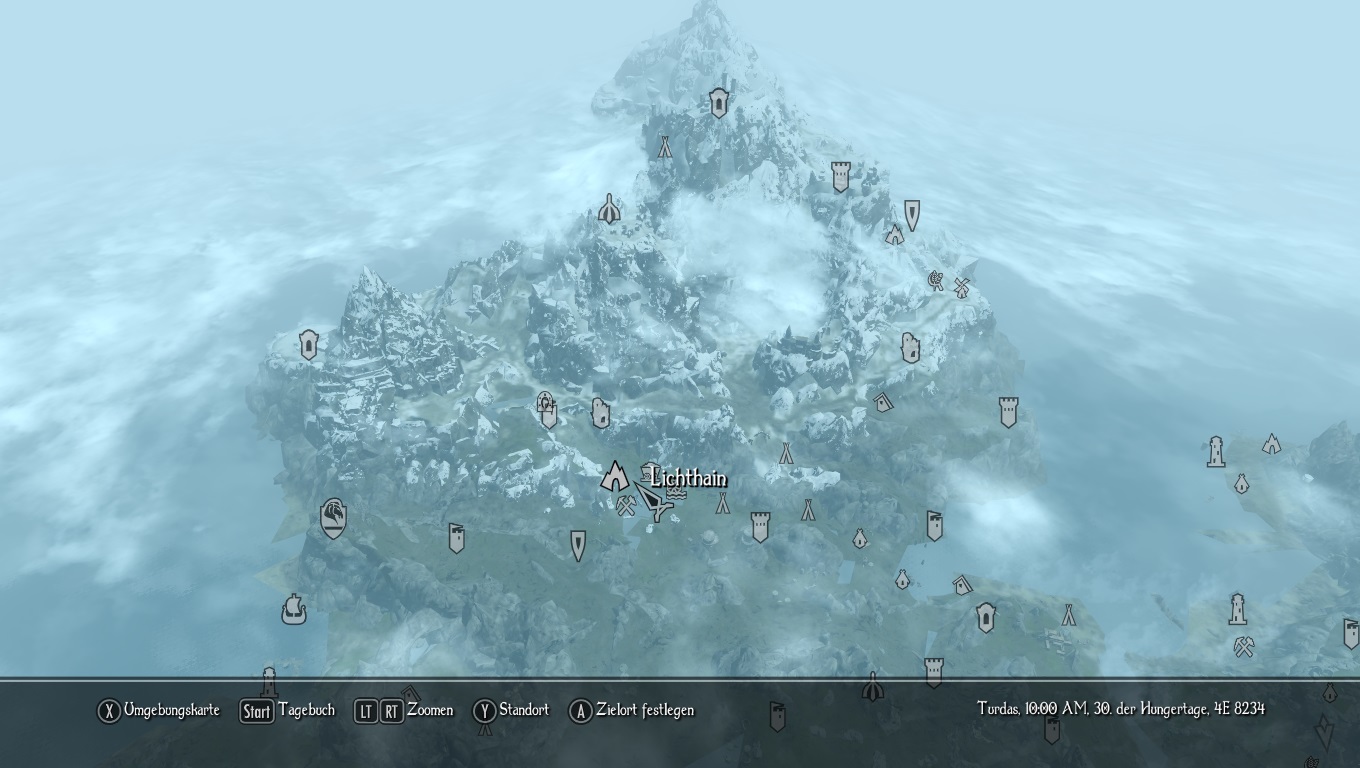Choose the ship marker on the coast

(x=293, y=608)
